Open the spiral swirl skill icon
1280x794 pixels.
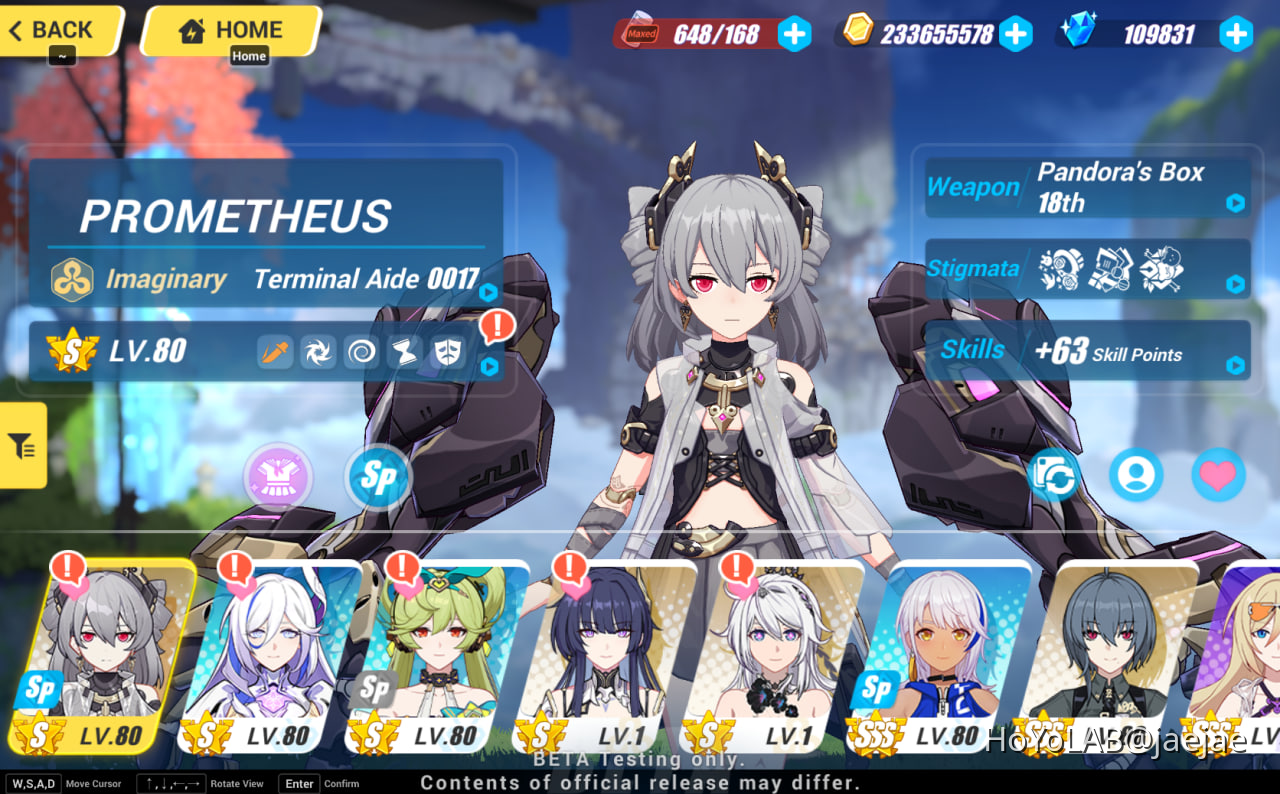pyautogui.click(x=361, y=351)
